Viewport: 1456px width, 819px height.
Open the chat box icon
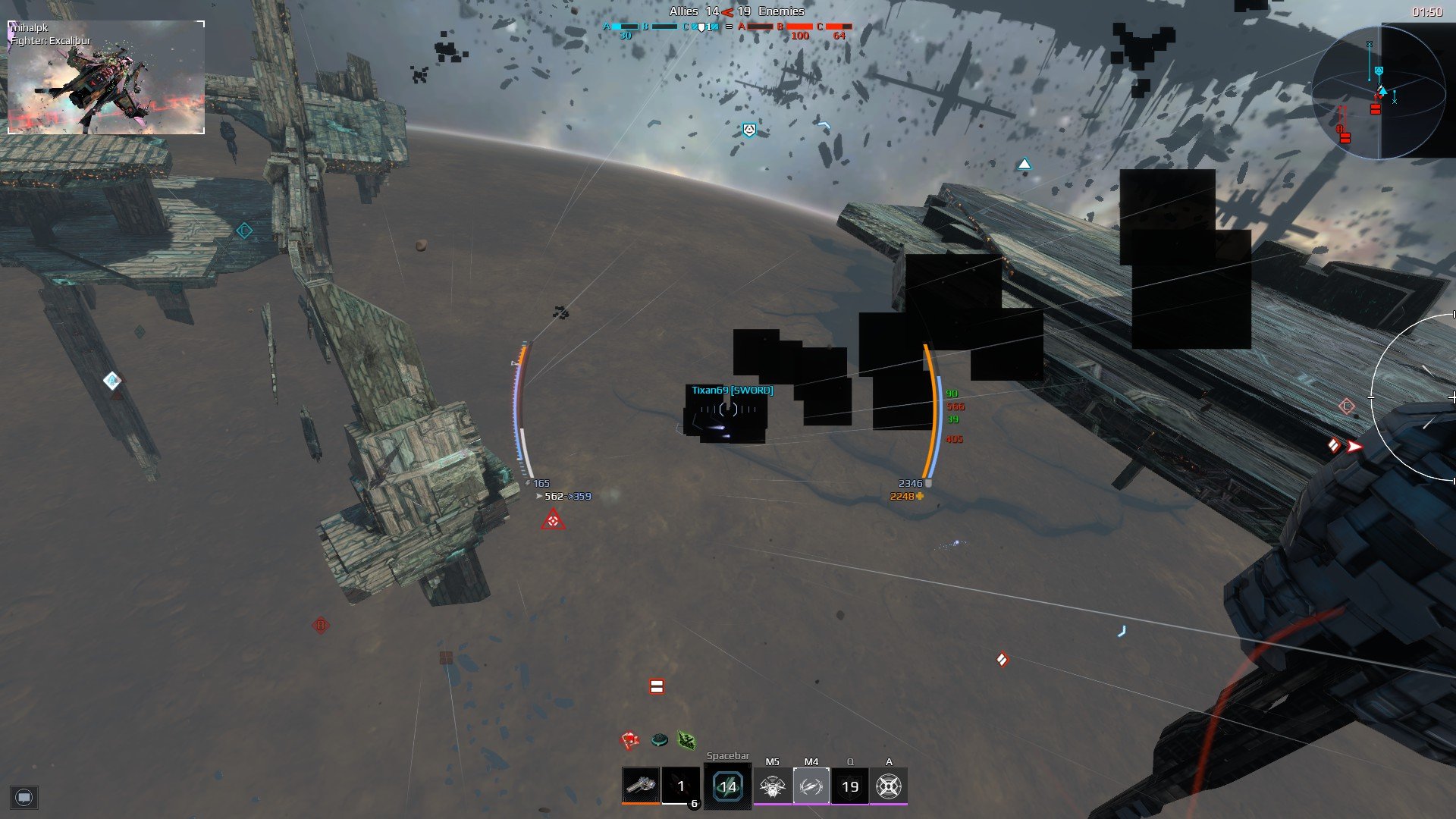pos(24,797)
